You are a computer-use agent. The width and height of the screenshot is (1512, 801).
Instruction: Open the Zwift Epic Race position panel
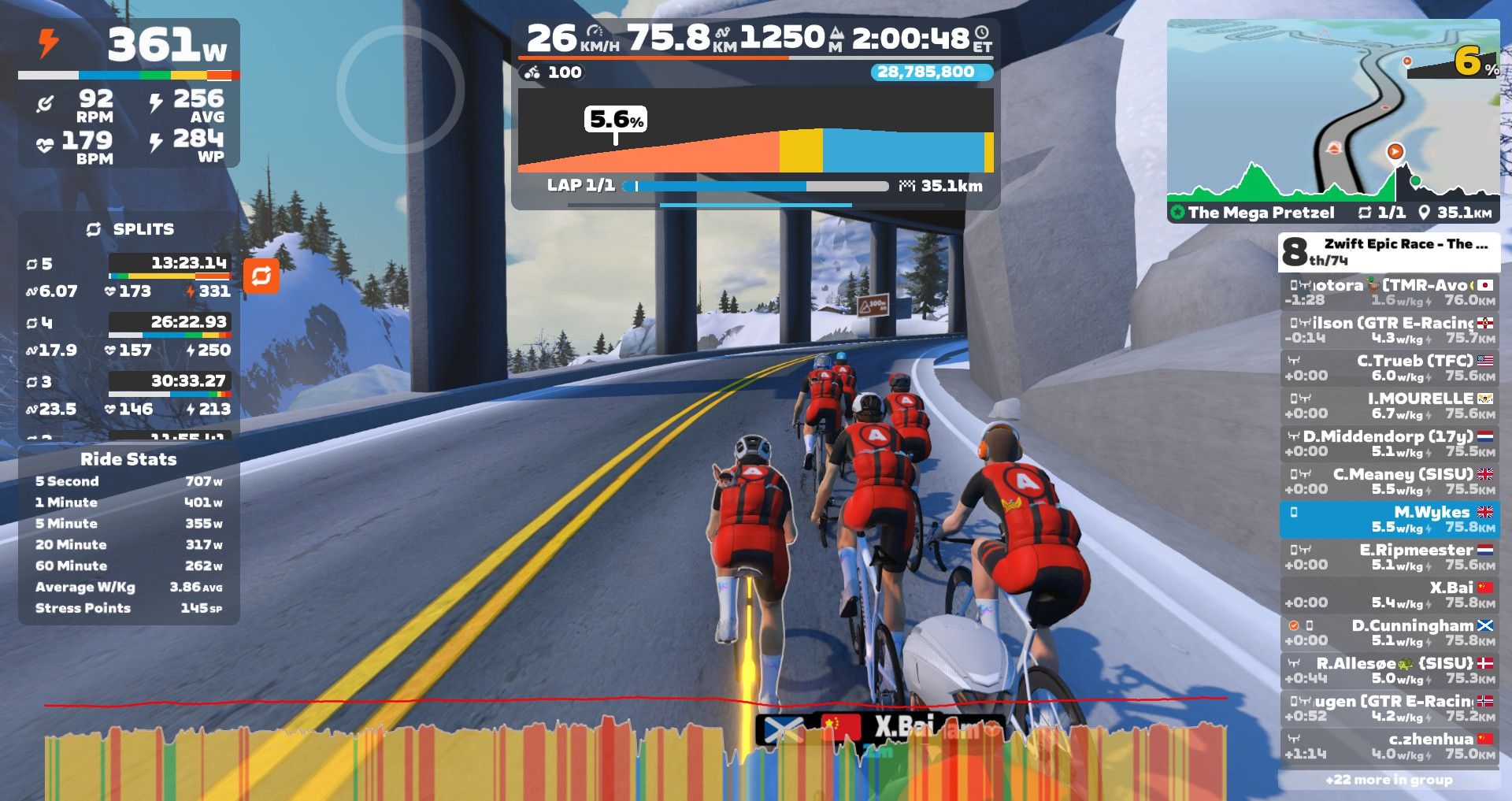click(1389, 251)
